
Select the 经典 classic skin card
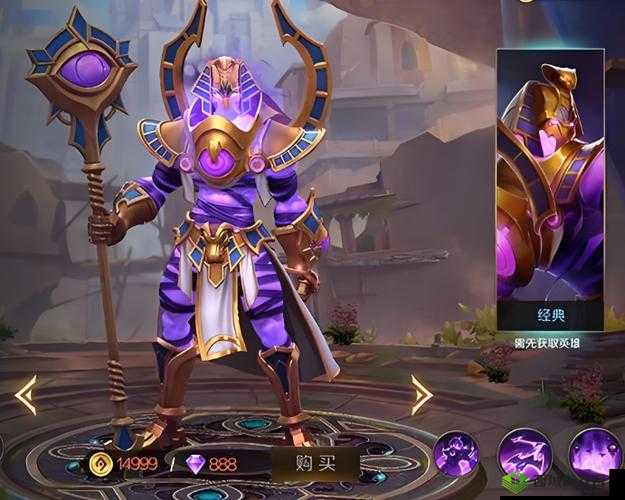[549, 190]
